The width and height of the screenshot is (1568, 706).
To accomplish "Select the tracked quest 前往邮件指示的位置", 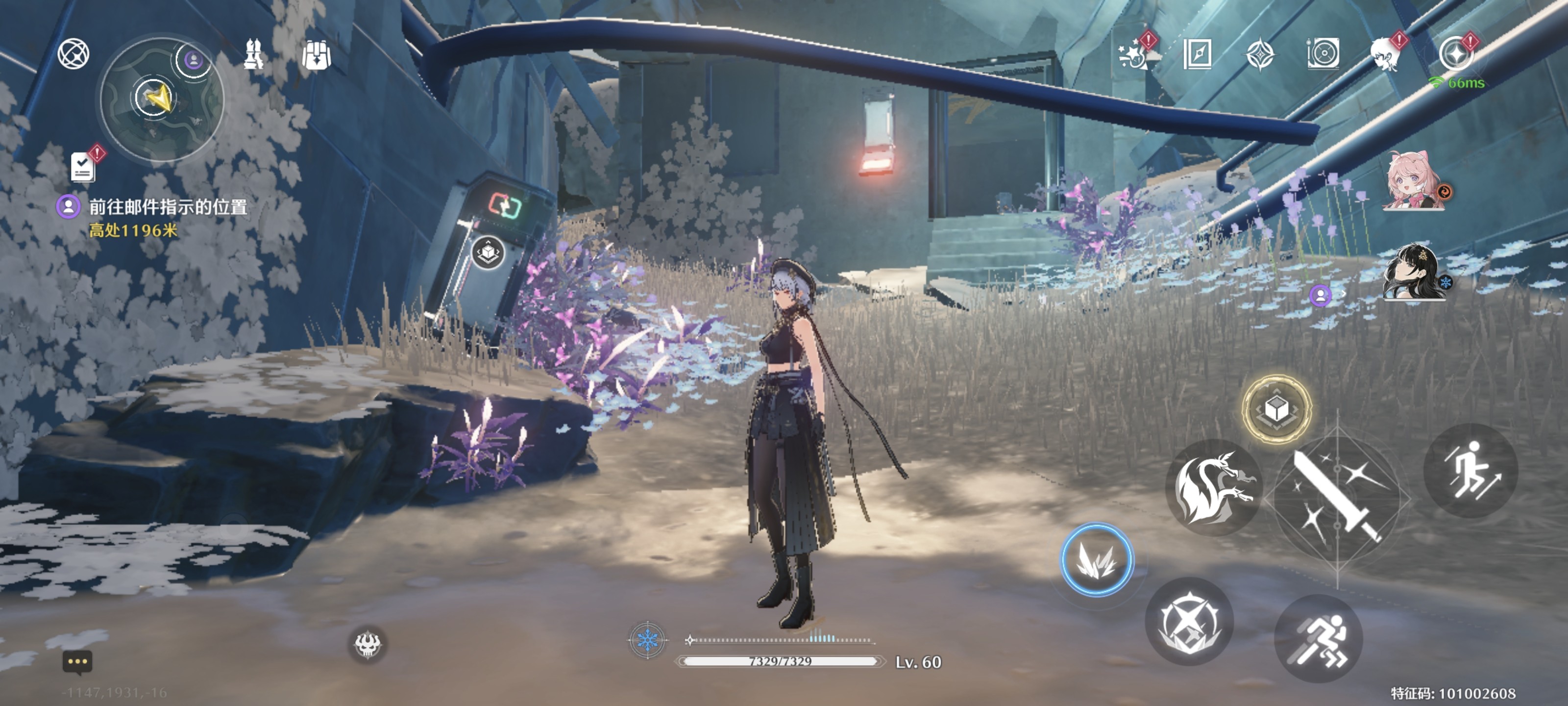I will (x=168, y=207).
